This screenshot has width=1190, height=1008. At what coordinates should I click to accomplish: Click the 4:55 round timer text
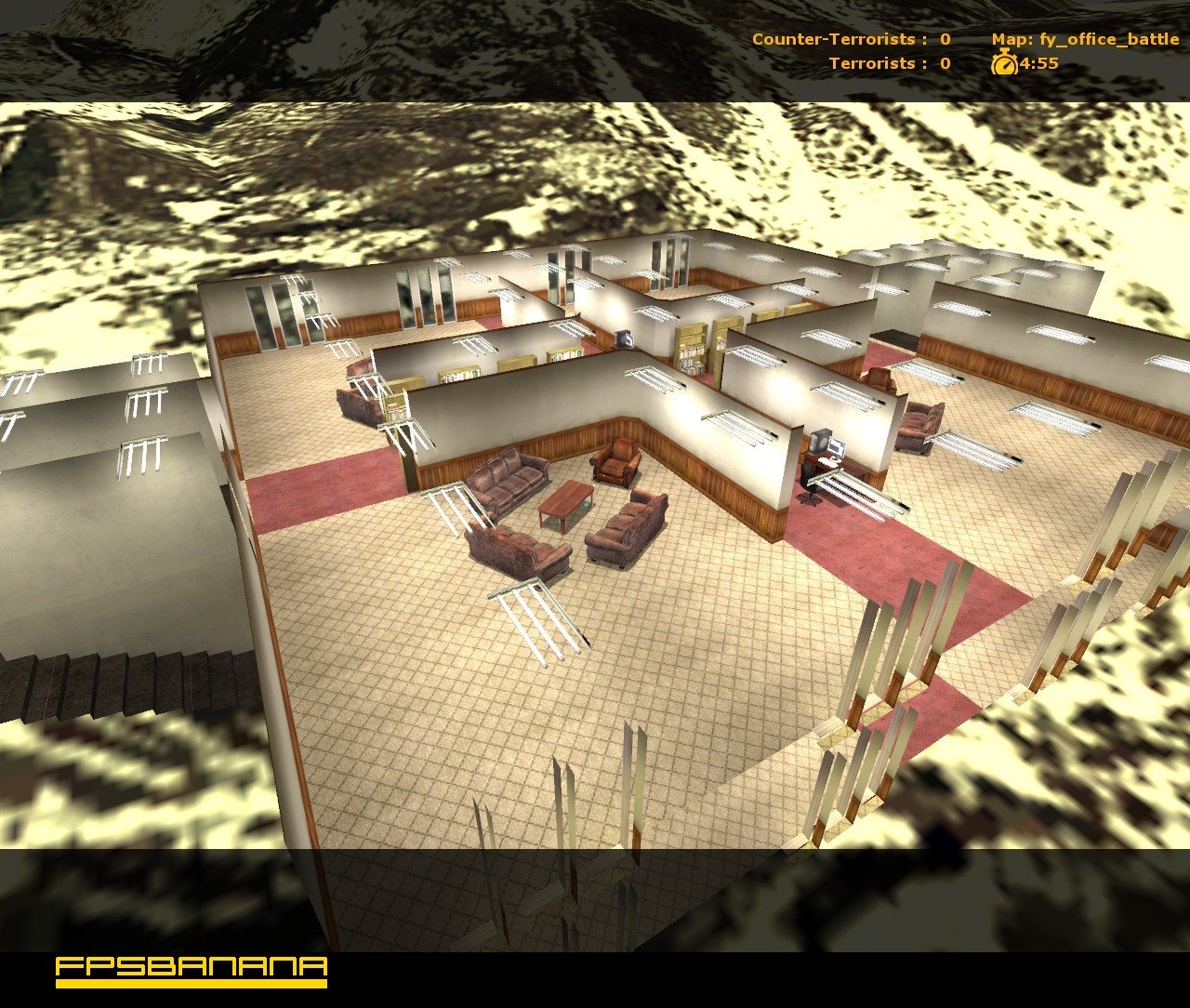coord(1038,65)
